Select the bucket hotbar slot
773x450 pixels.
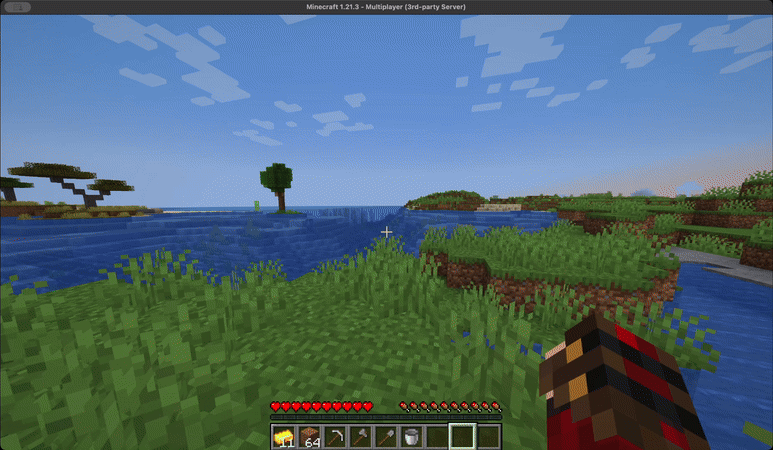tap(410, 436)
